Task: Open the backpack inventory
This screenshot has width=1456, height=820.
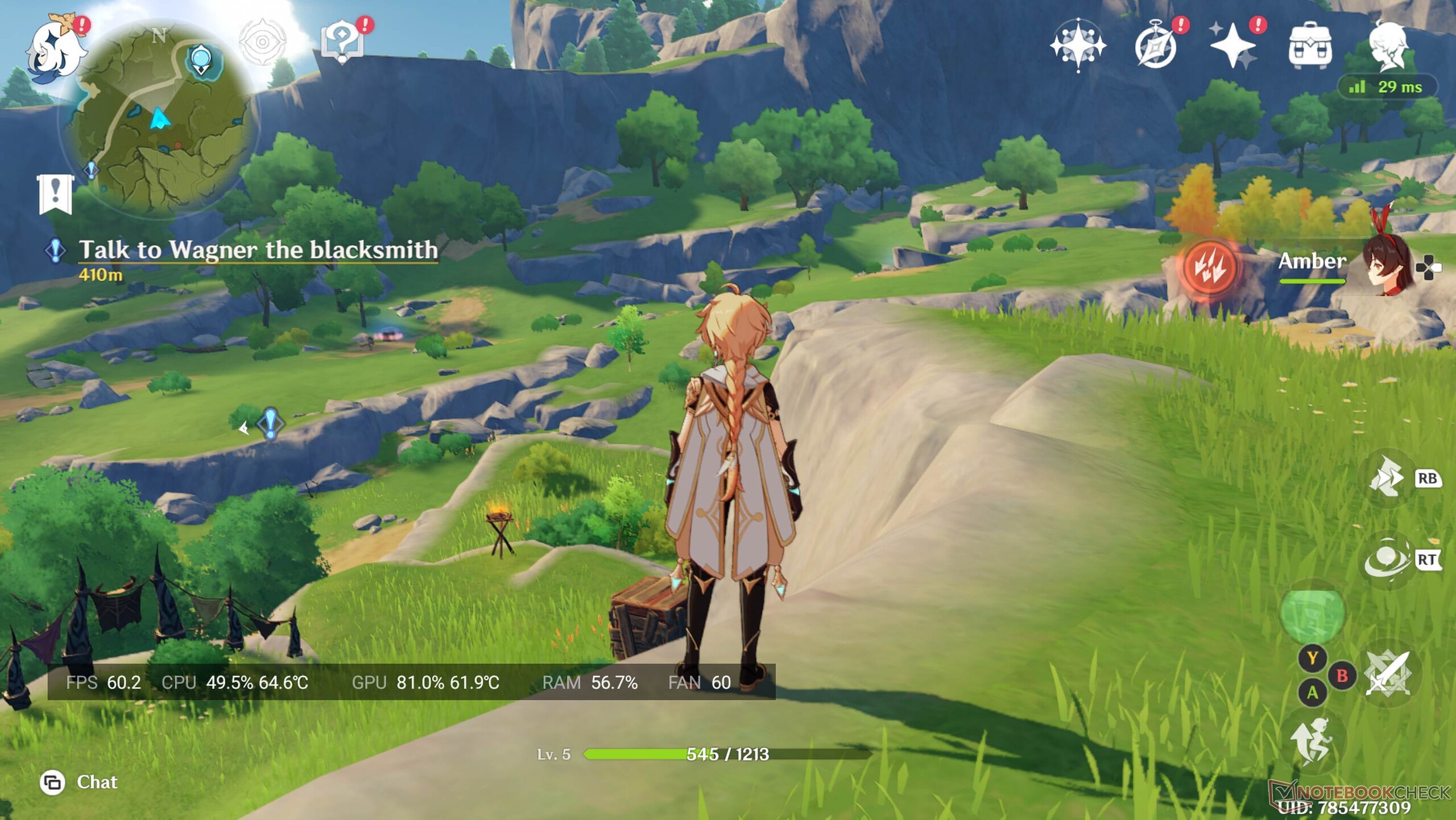Action: tap(1310, 46)
